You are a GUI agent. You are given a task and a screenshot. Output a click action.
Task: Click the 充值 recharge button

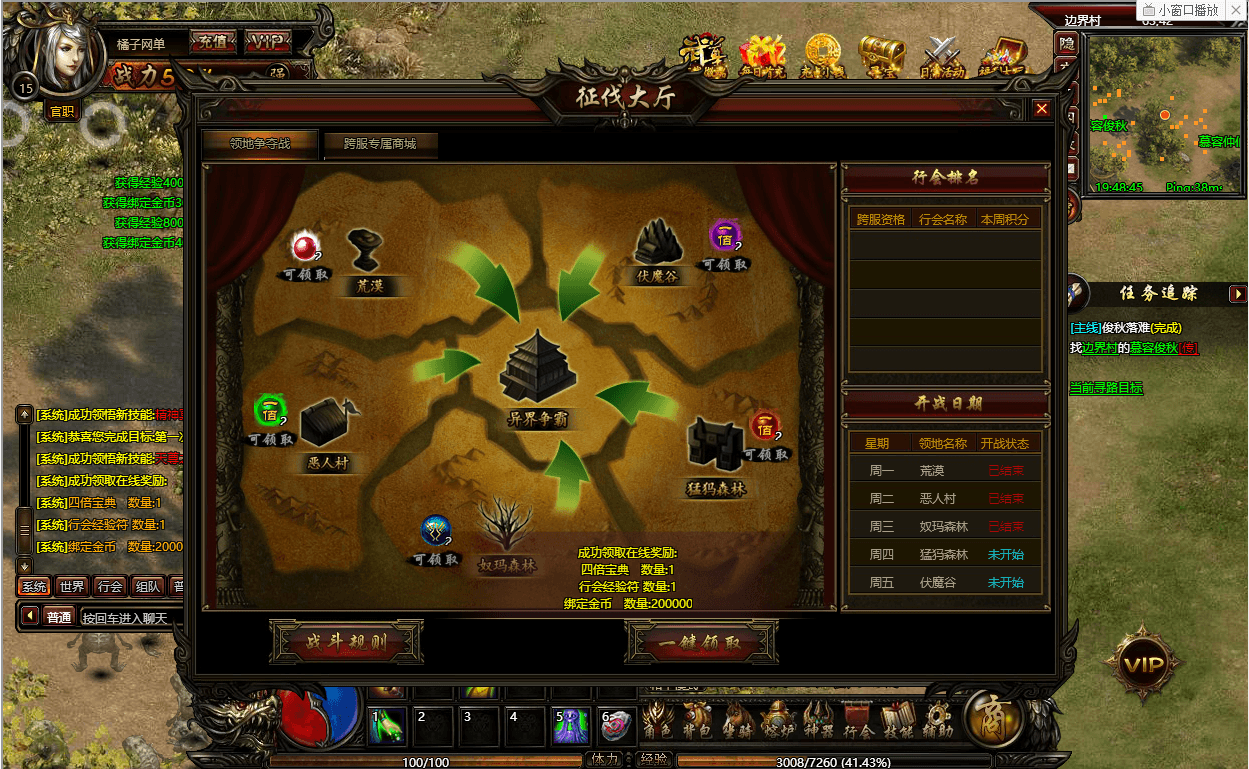(213, 43)
